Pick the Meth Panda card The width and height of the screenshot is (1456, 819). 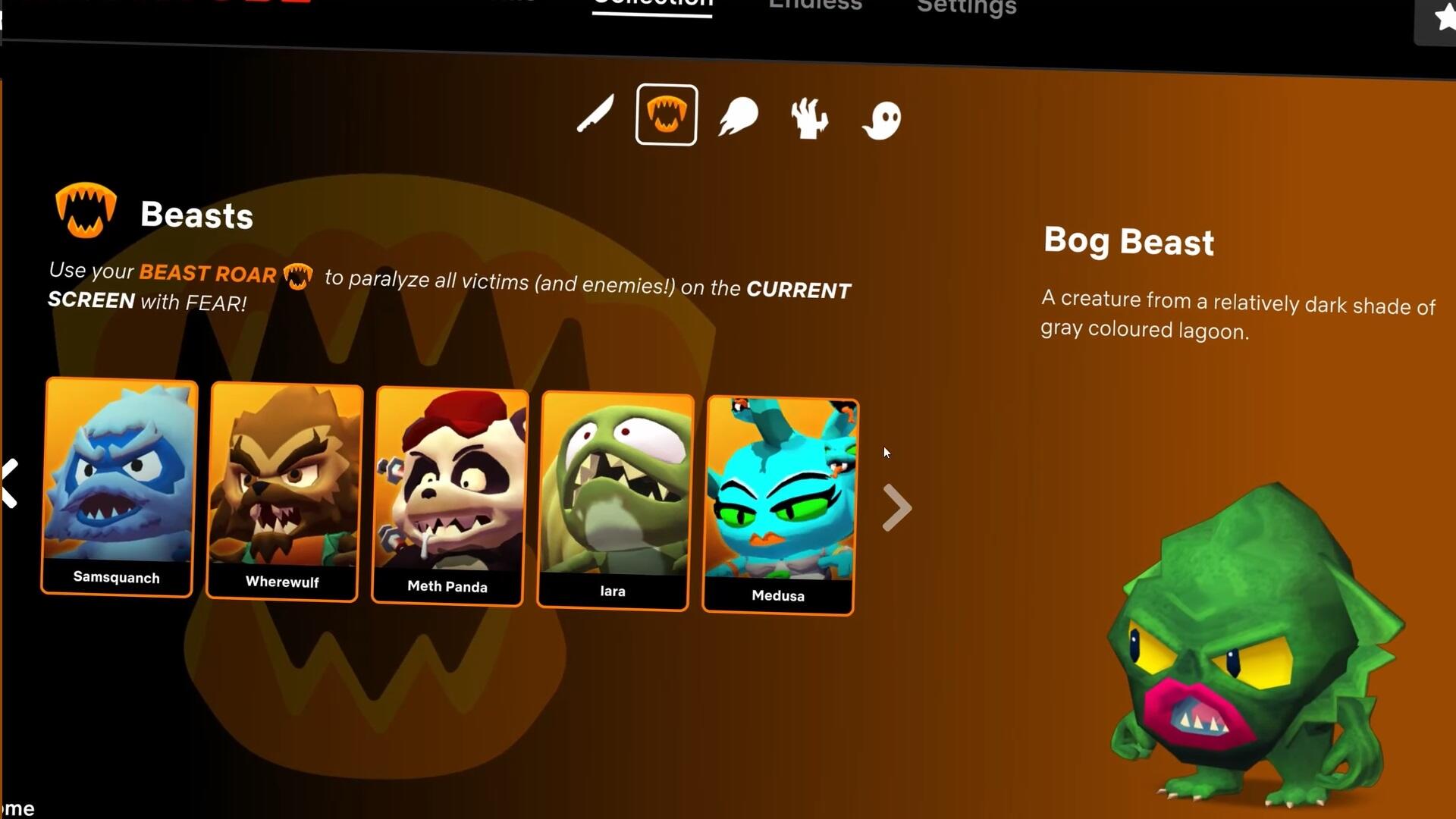[450, 497]
